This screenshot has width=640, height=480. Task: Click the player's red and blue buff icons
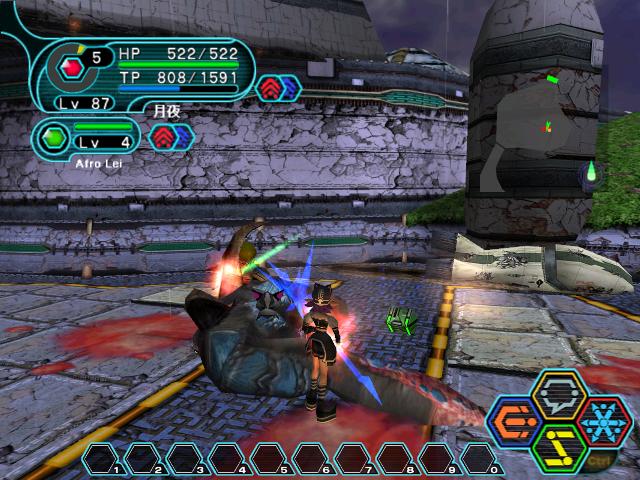pyautogui.click(x=278, y=89)
